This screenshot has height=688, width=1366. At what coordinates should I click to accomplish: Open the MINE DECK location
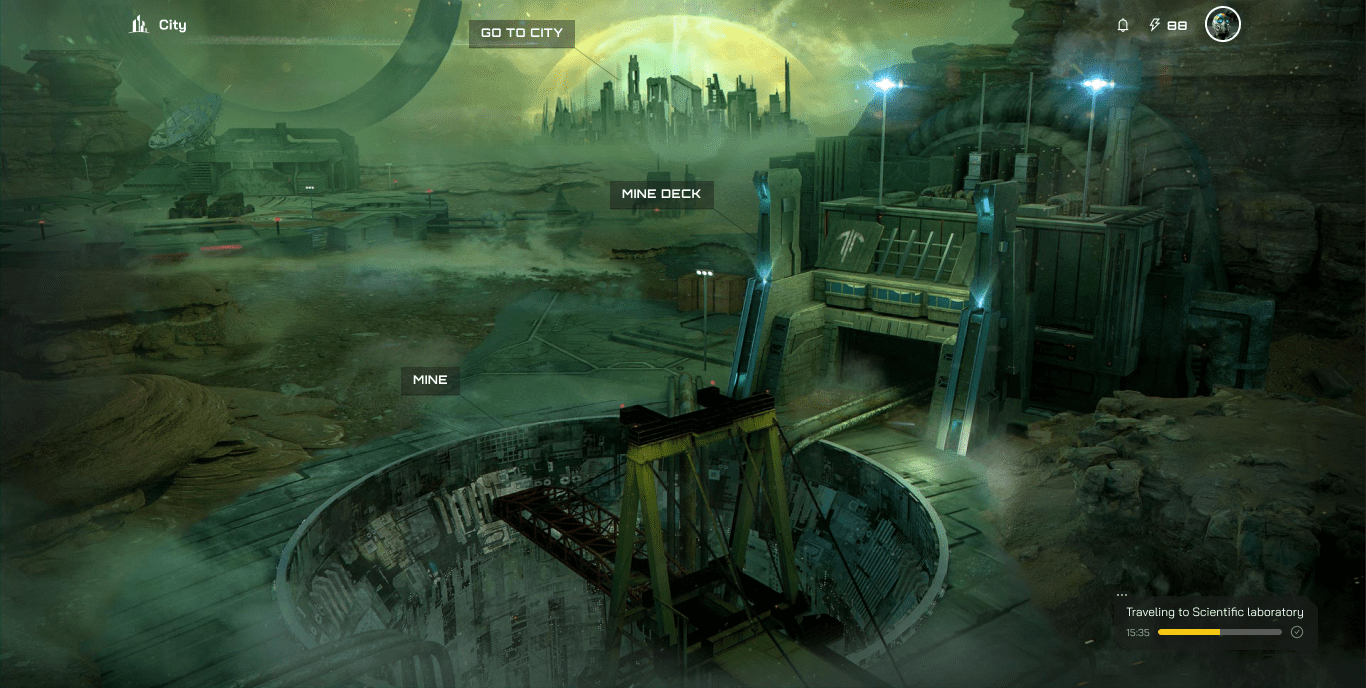click(661, 194)
